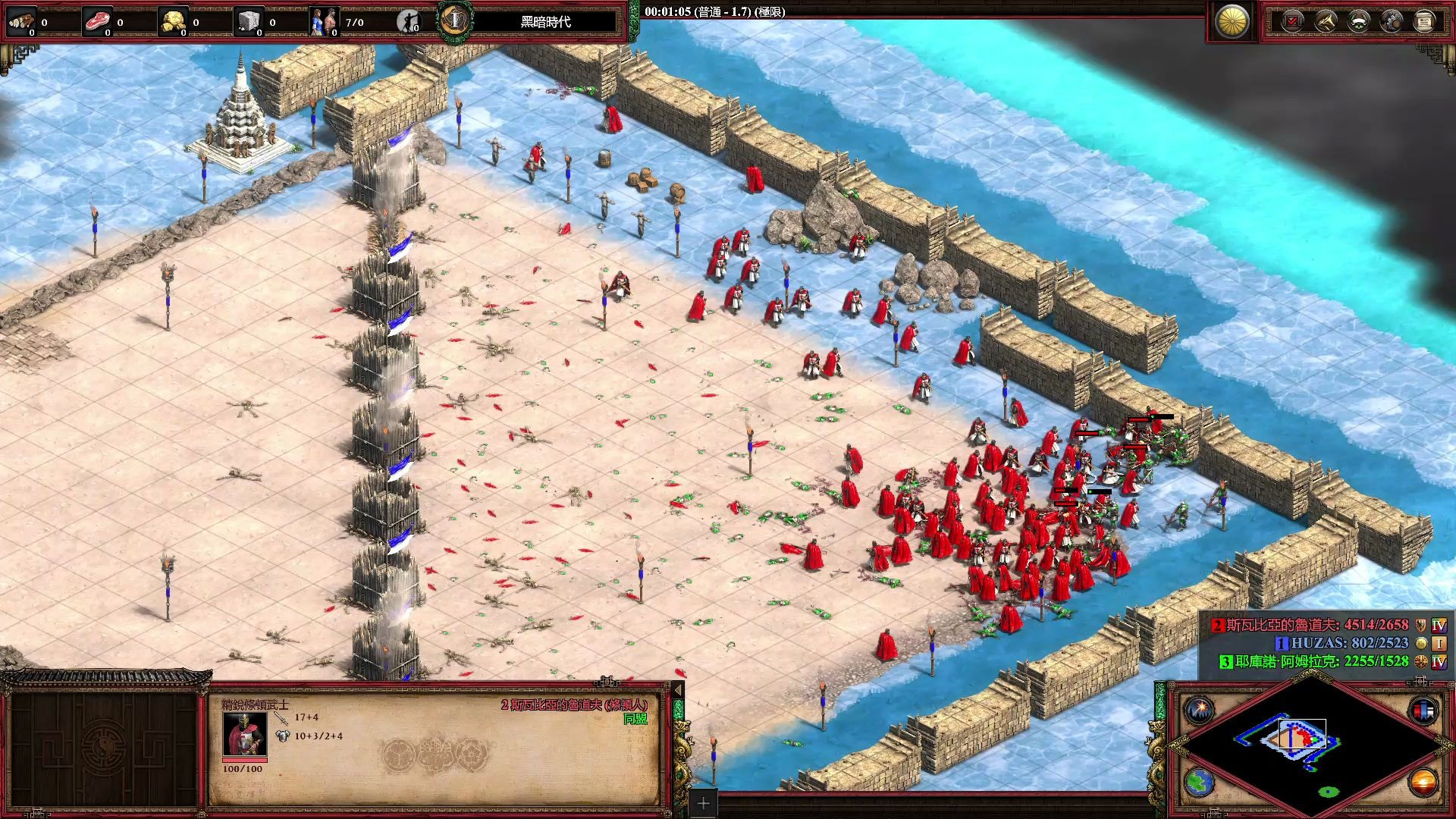Activate the minimap flare signal button
1456x819 pixels.
coord(1200,711)
